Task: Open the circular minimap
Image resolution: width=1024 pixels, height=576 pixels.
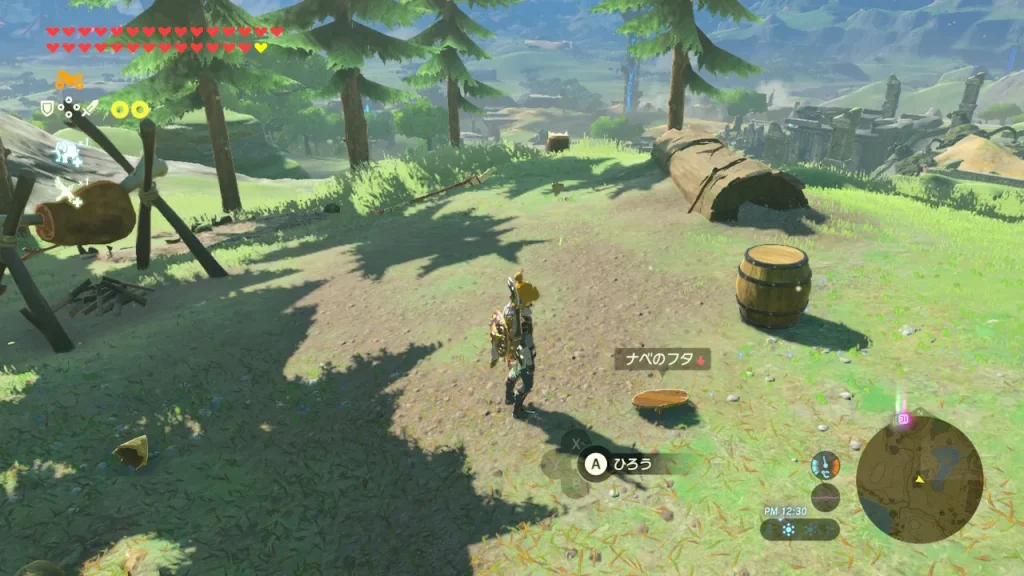Action: [x=919, y=479]
